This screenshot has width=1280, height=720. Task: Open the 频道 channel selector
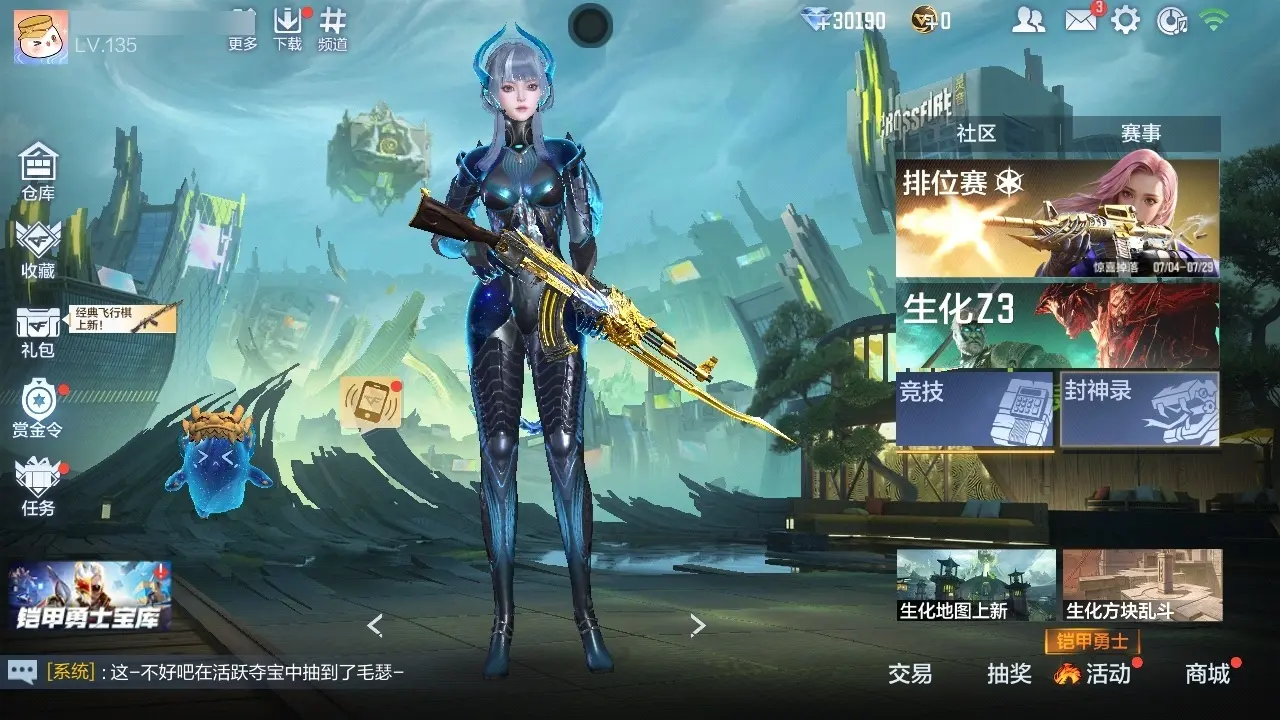[333, 30]
